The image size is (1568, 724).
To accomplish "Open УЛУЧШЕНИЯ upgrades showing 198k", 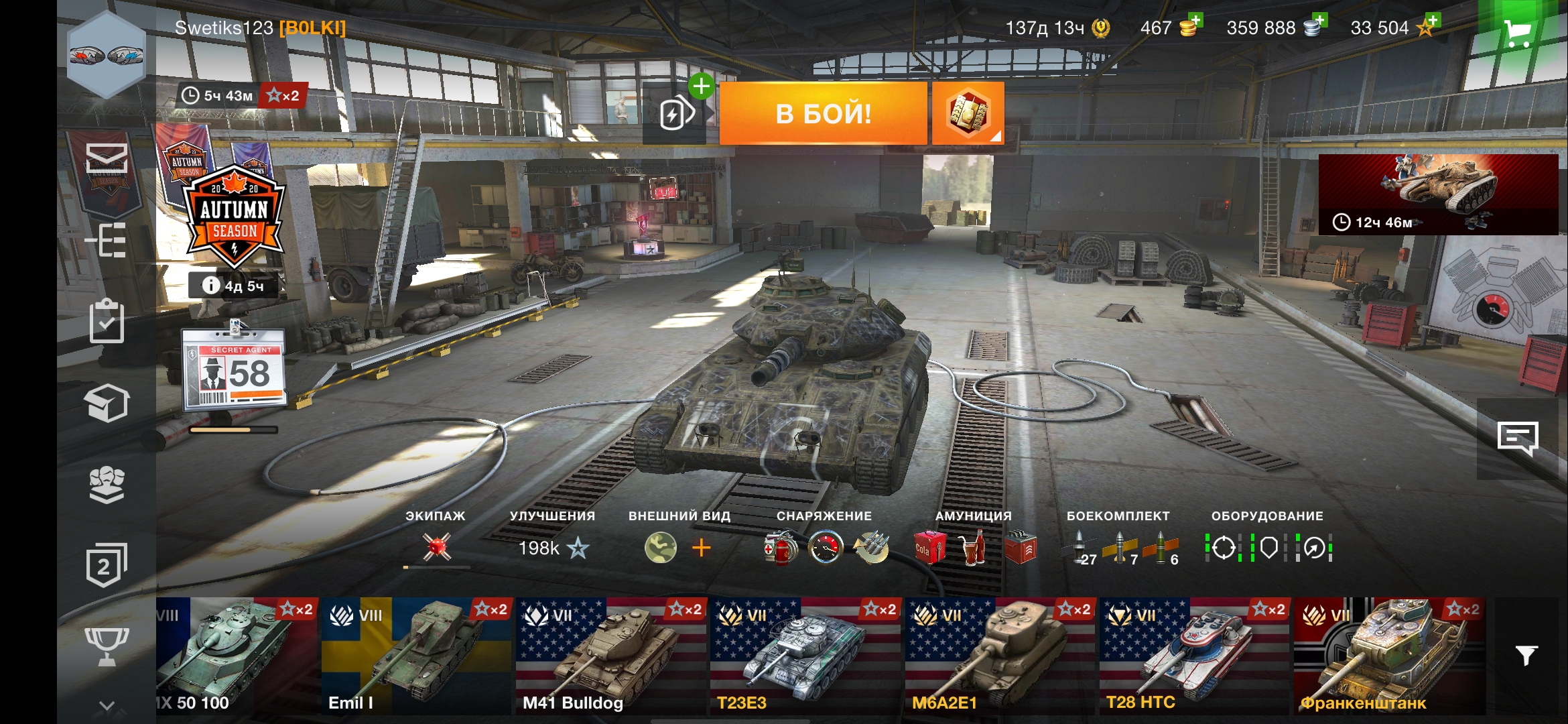I will [x=553, y=548].
